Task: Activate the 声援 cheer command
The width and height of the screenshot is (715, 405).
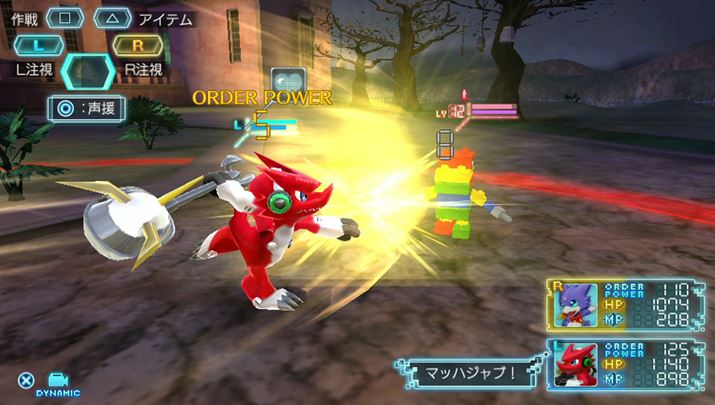Action: coord(88,108)
